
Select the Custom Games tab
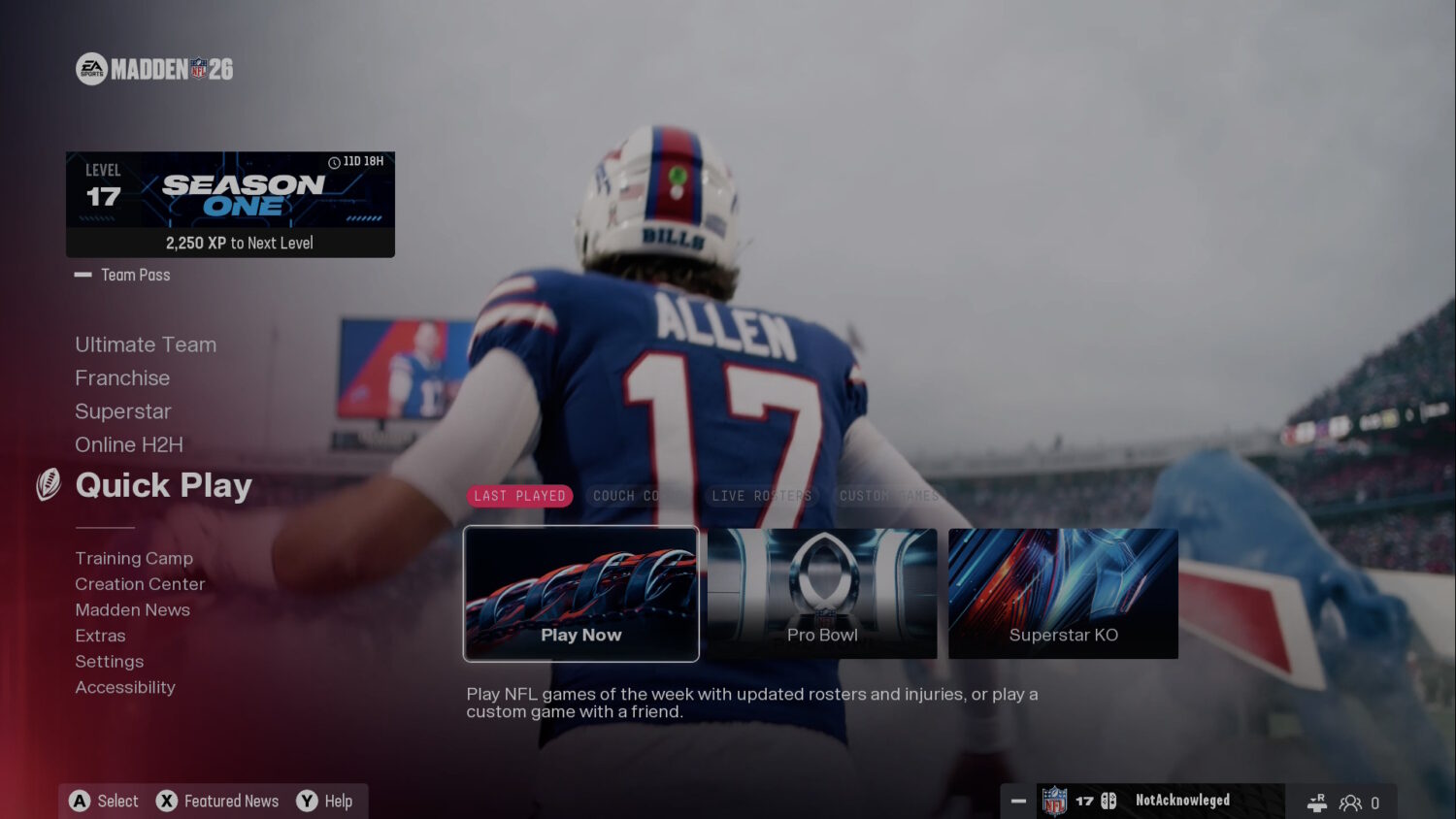click(x=888, y=496)
